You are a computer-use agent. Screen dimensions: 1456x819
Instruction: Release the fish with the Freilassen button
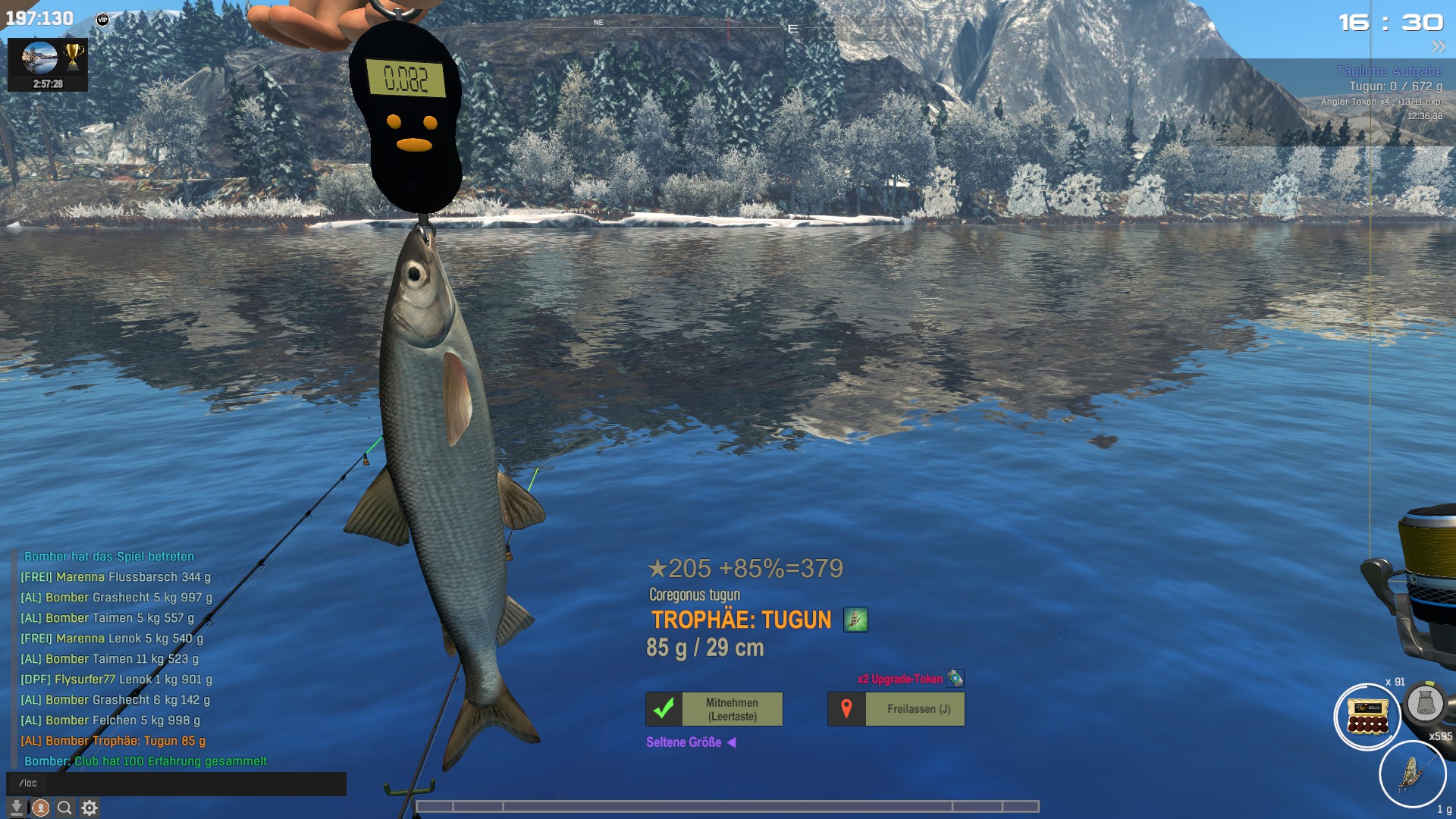click(896, 709)
